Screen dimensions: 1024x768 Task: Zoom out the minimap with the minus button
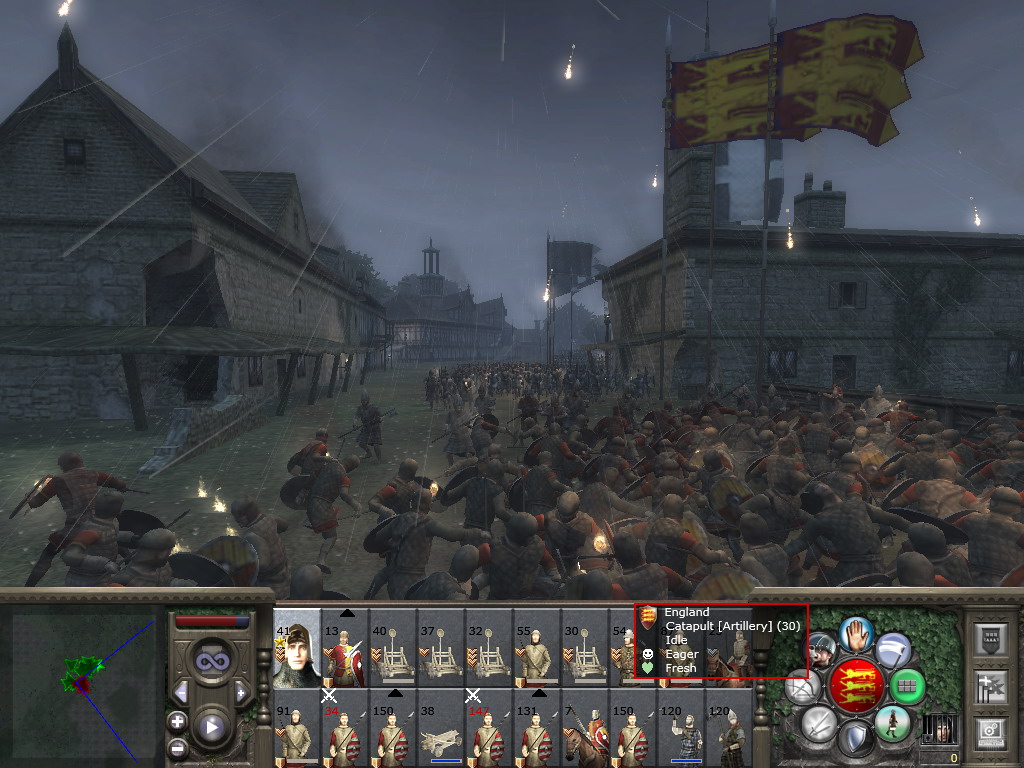(177, 746)
